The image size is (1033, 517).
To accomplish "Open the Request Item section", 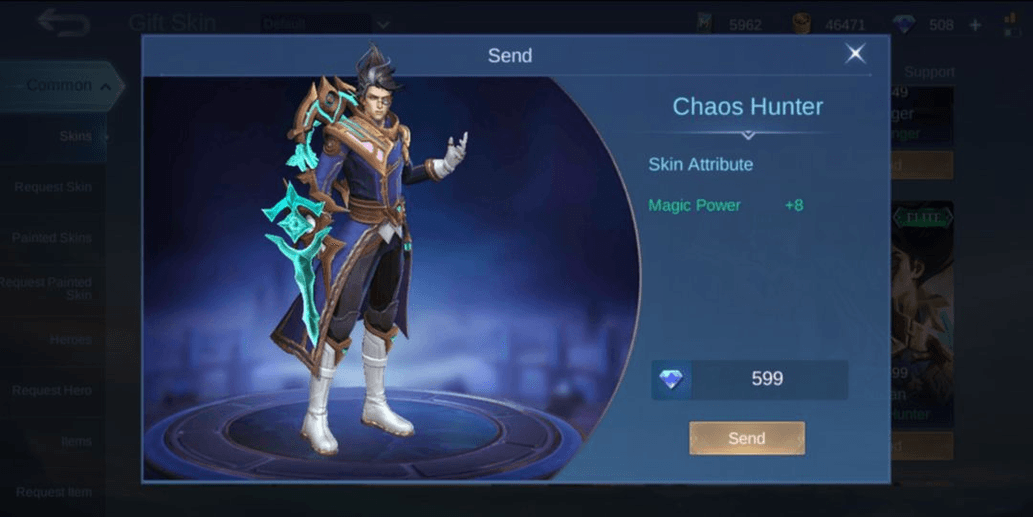I will [x=53, y=491].
